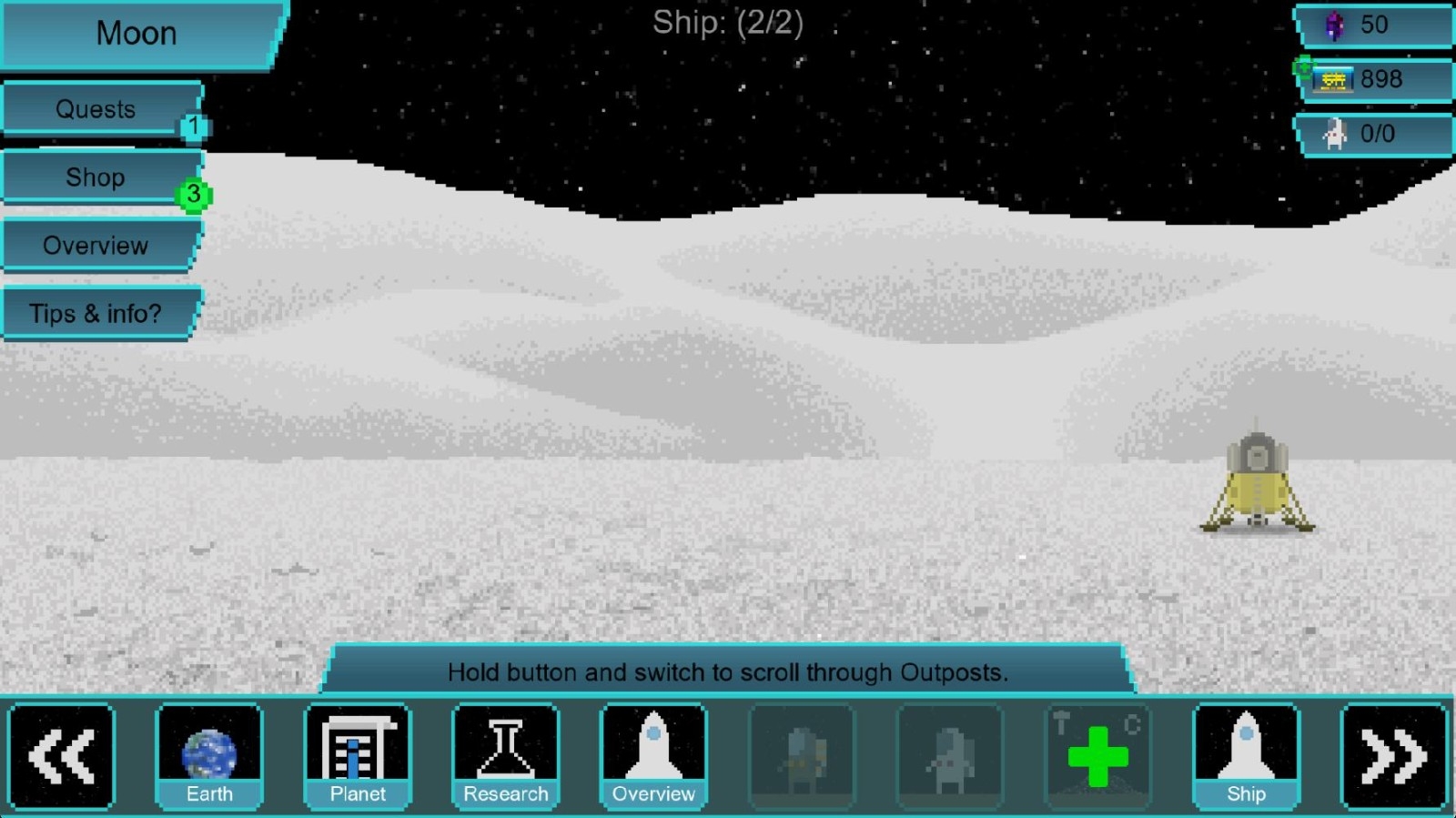Open Tips & info
The width and height of the screenshot is (1456, 818).
[96, 314]
